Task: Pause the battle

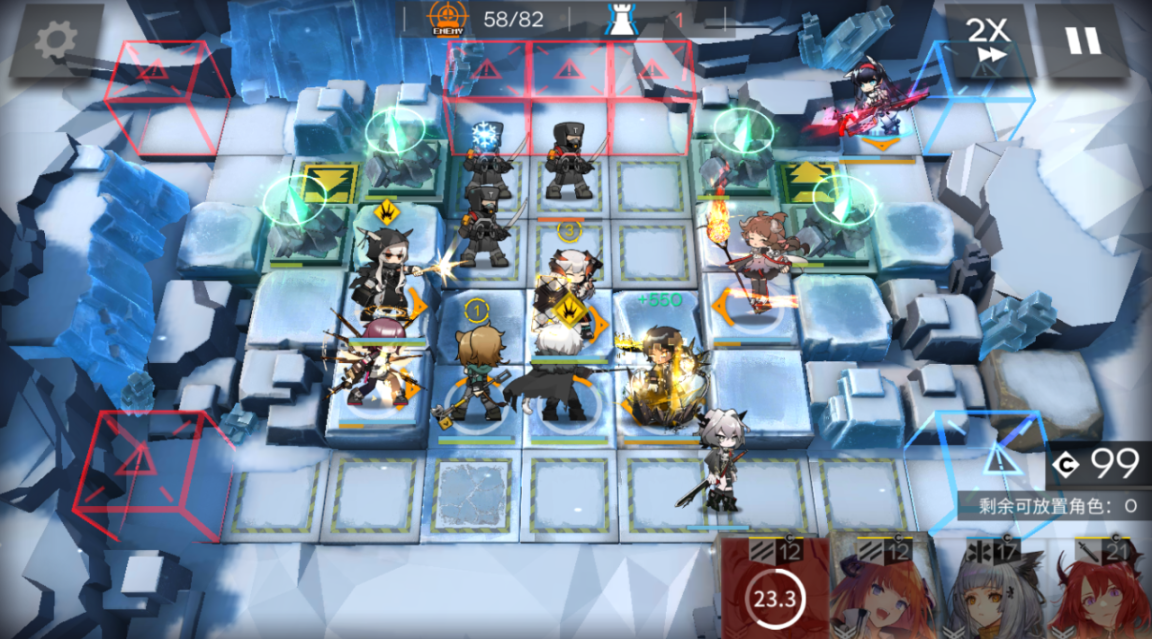Action: point(1083,41)
